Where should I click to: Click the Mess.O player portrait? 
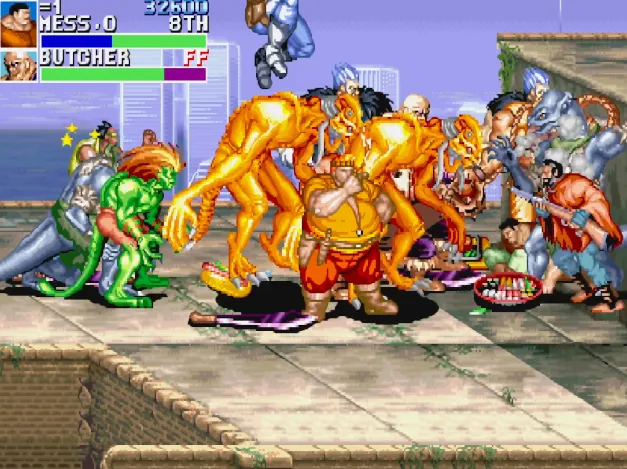pyautogui.click(x=18, y=25)
